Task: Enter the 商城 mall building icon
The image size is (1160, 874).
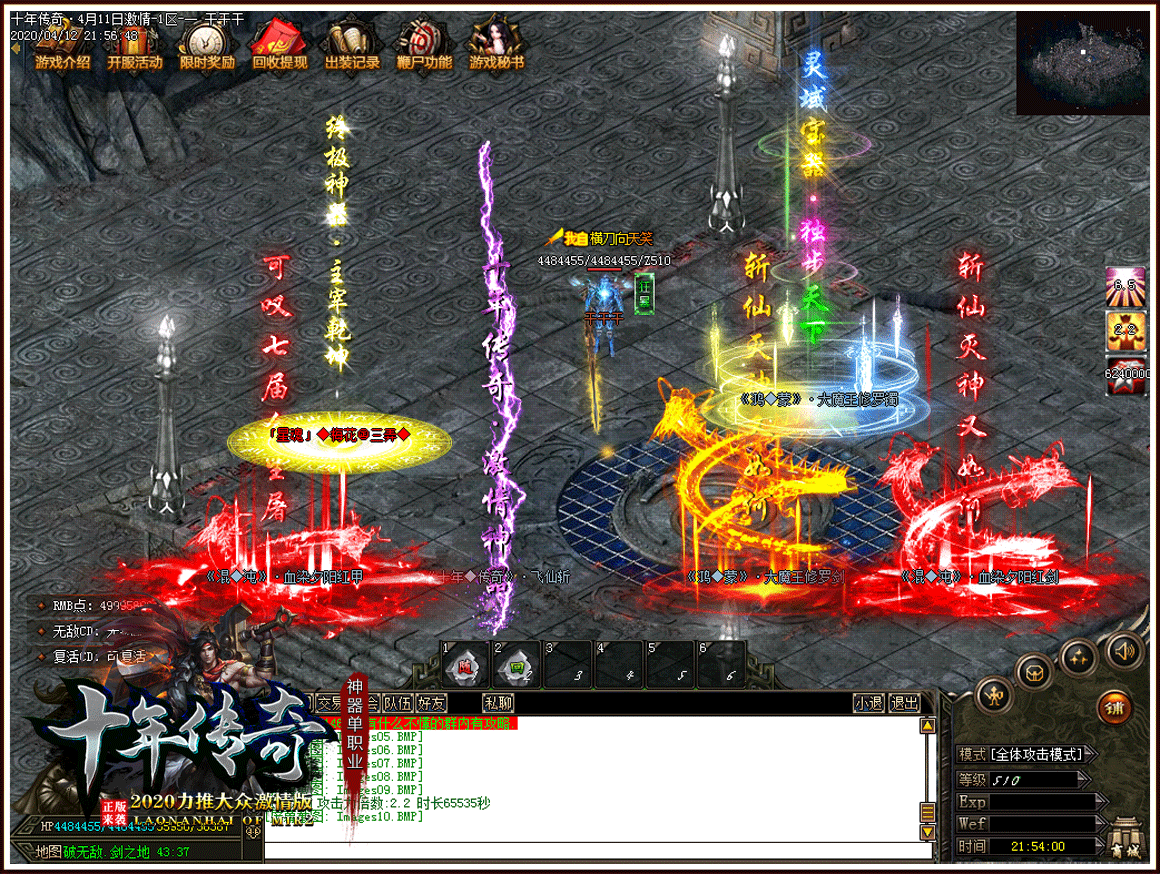Action: (1128, 838)
